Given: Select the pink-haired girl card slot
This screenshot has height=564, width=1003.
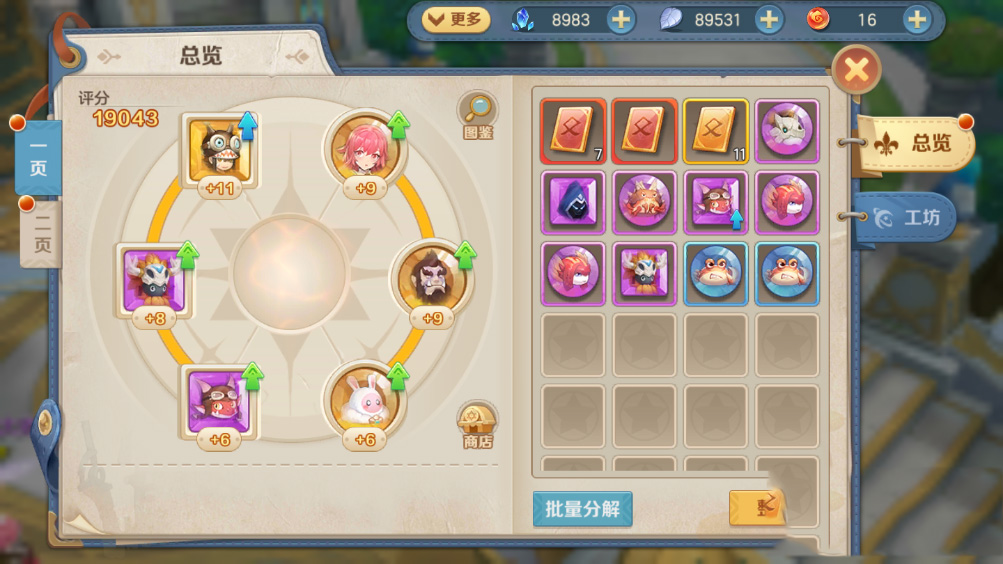Looking at the screenshot, I should [365, 150].
